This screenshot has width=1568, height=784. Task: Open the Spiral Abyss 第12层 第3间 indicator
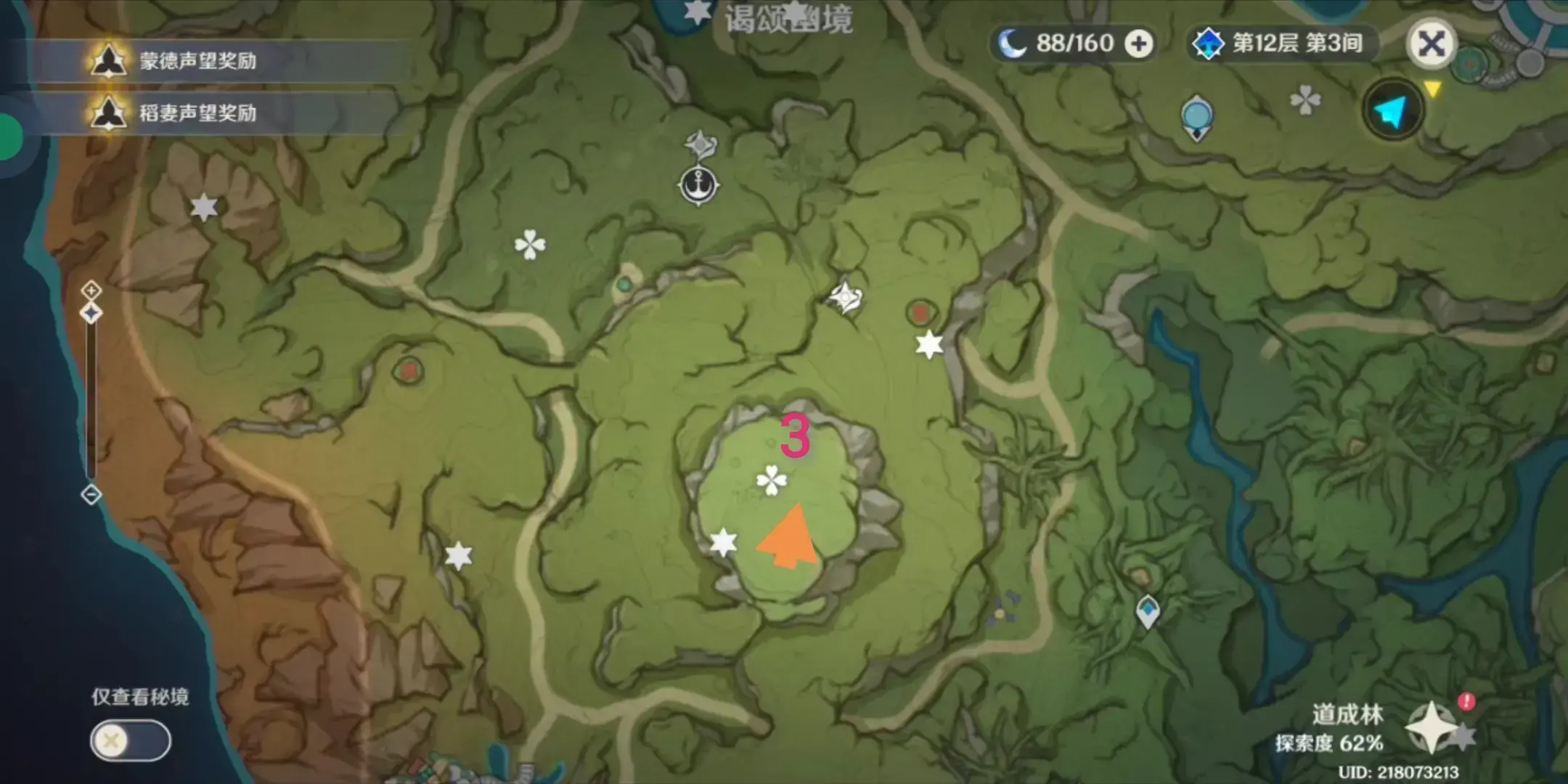tap(1283, 44)
